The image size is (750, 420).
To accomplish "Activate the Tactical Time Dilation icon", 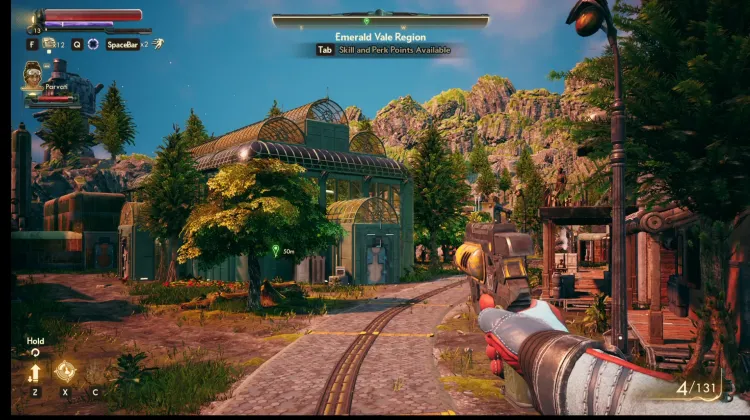I will [x=93, y=44].
